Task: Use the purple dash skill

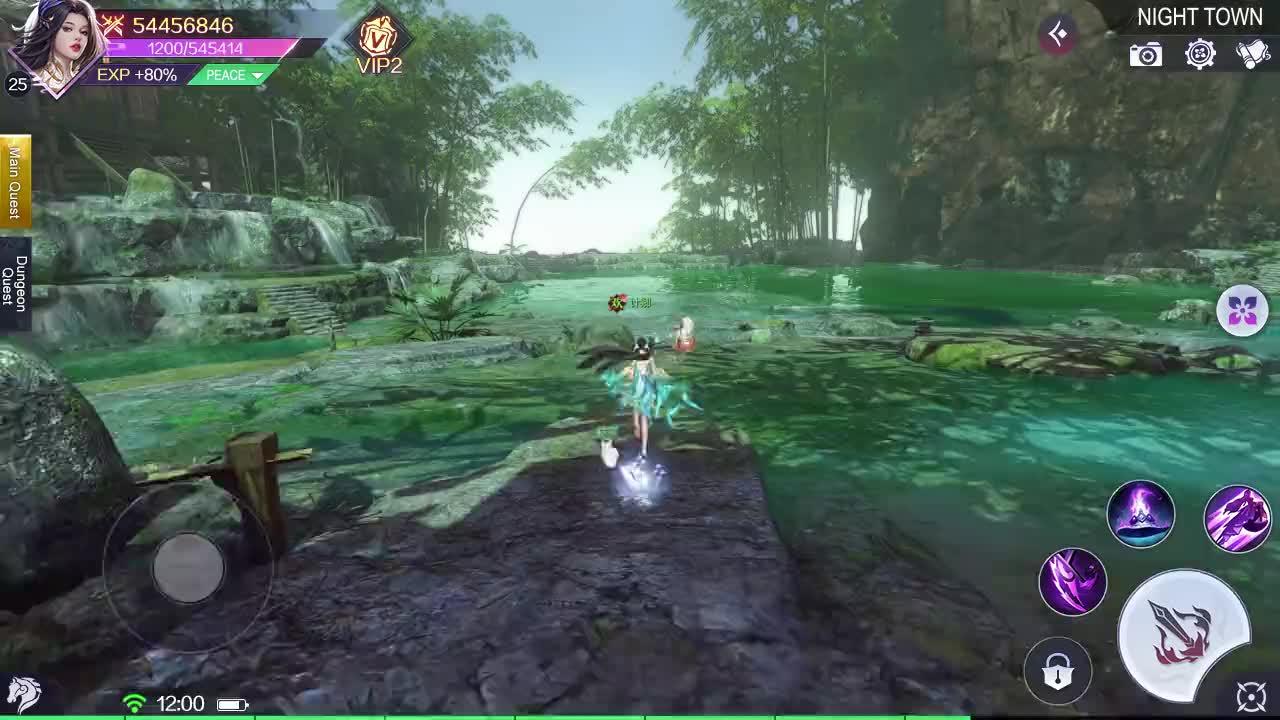Action: (x=1238, y=514)
